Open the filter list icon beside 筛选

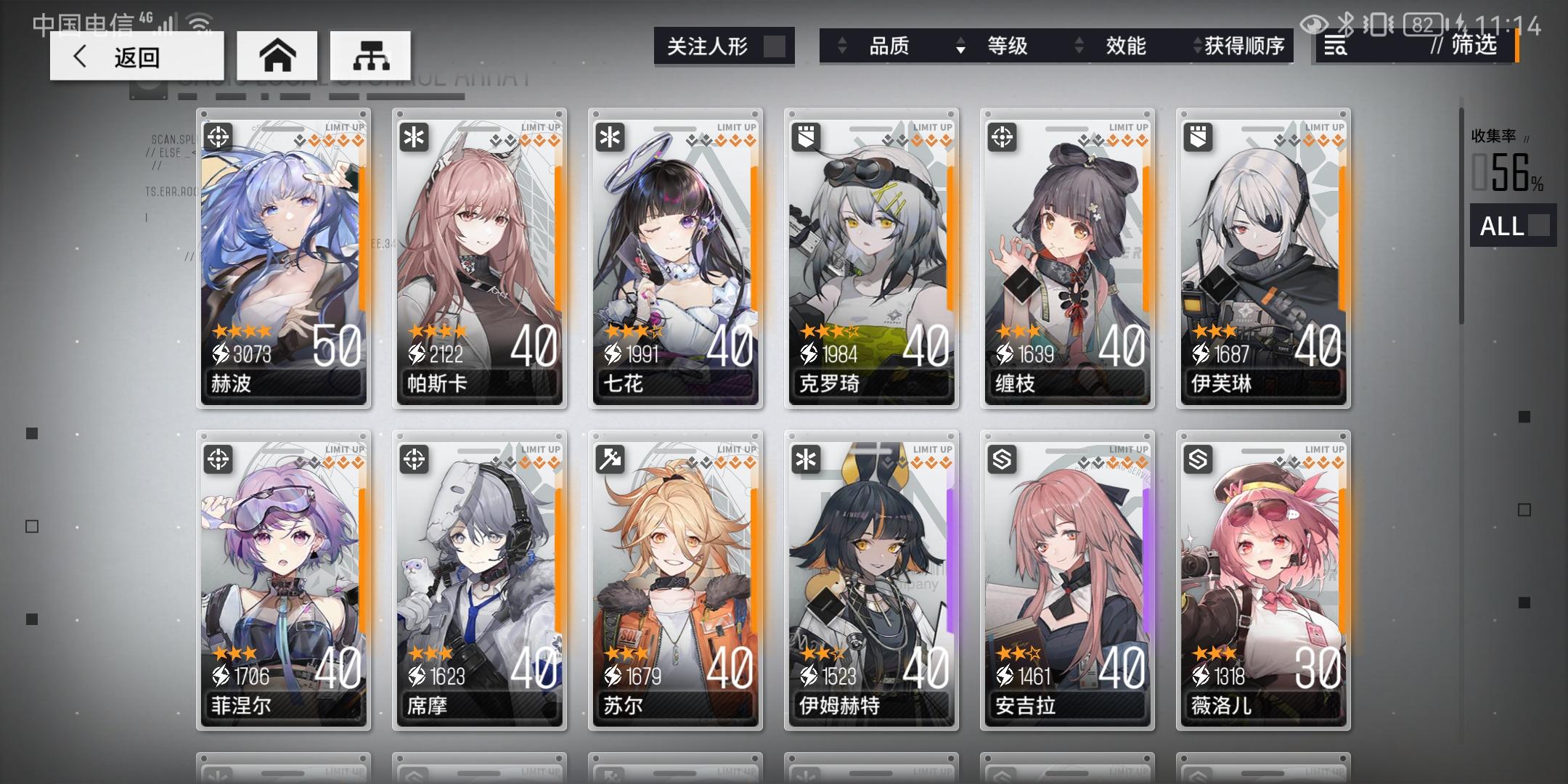tap(1336, 46)
